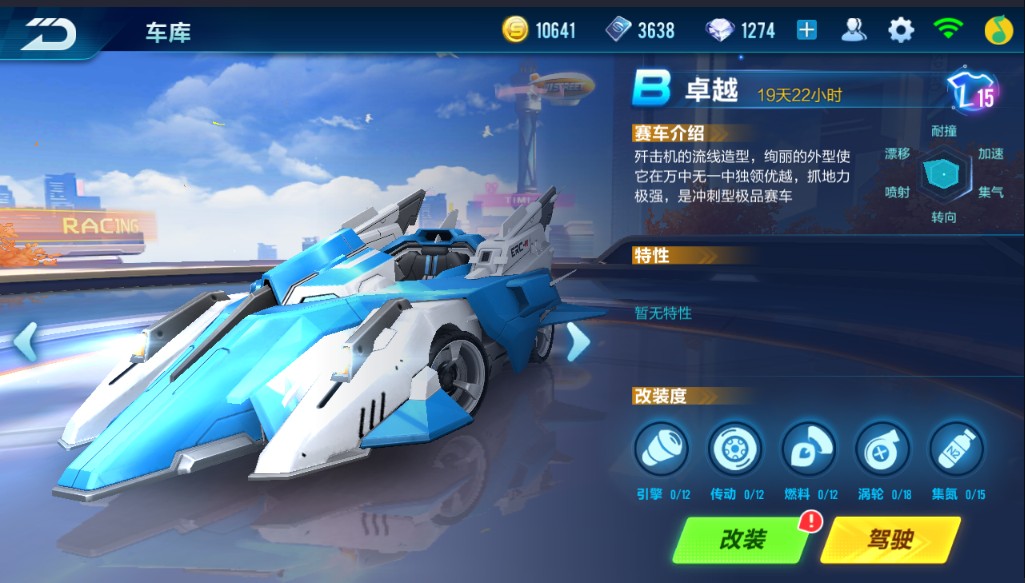Select the 集氮 nitro bottle upgrade icon

pyautogui.click(x=957, y=448)
